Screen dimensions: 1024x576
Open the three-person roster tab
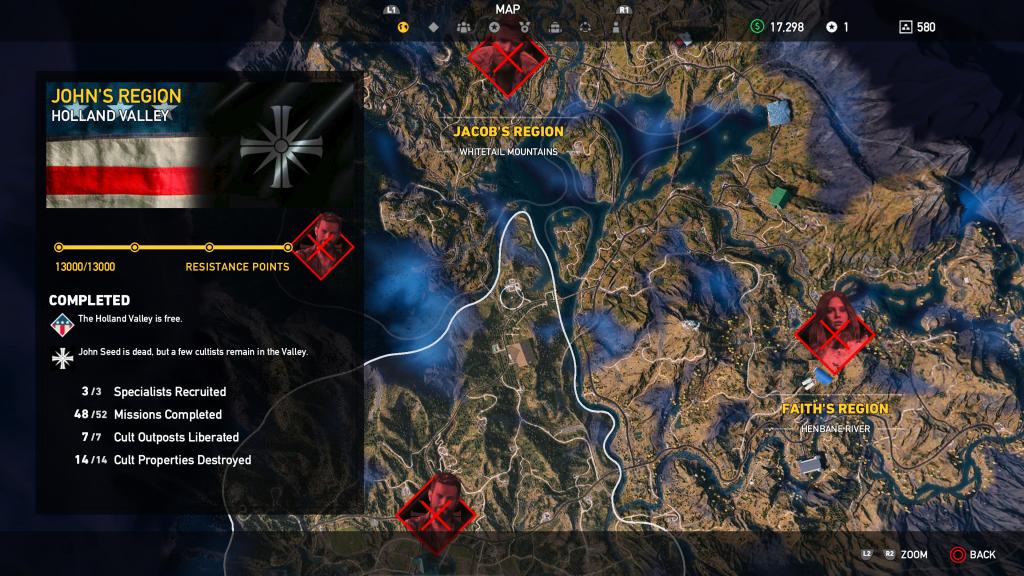(463, 27)
